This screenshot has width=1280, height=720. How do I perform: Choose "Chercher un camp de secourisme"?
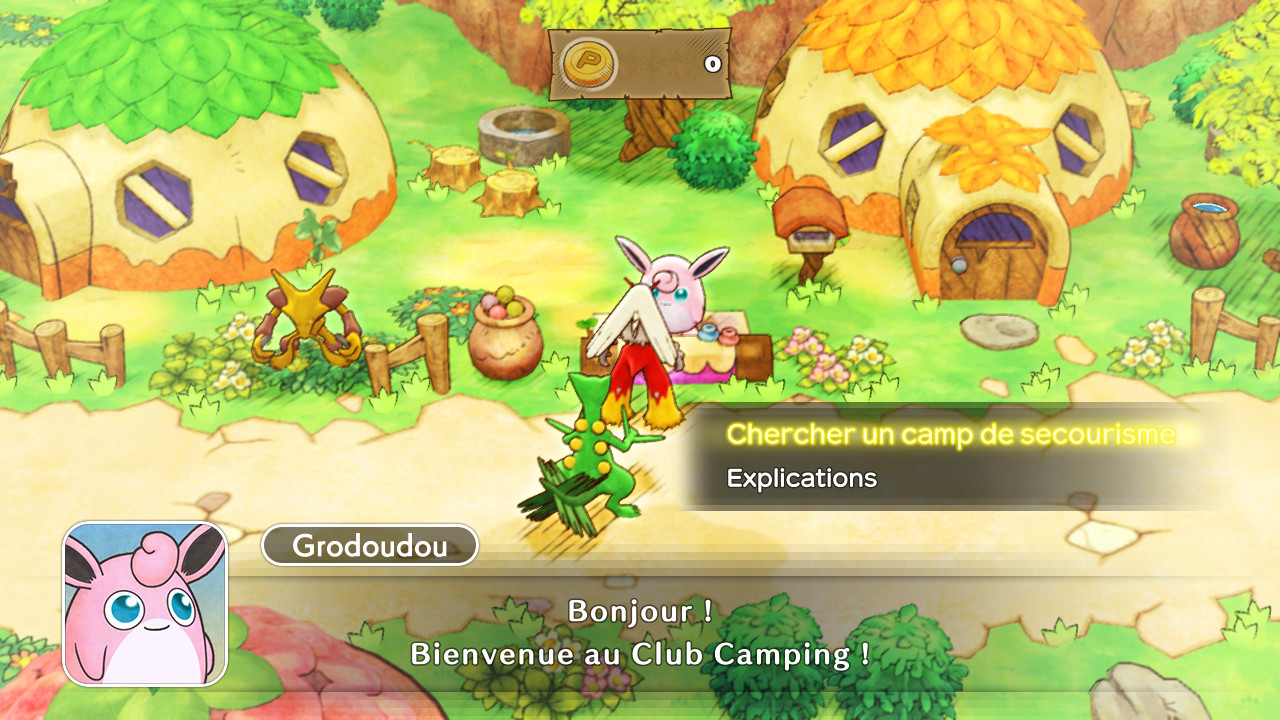click(951, 435)
